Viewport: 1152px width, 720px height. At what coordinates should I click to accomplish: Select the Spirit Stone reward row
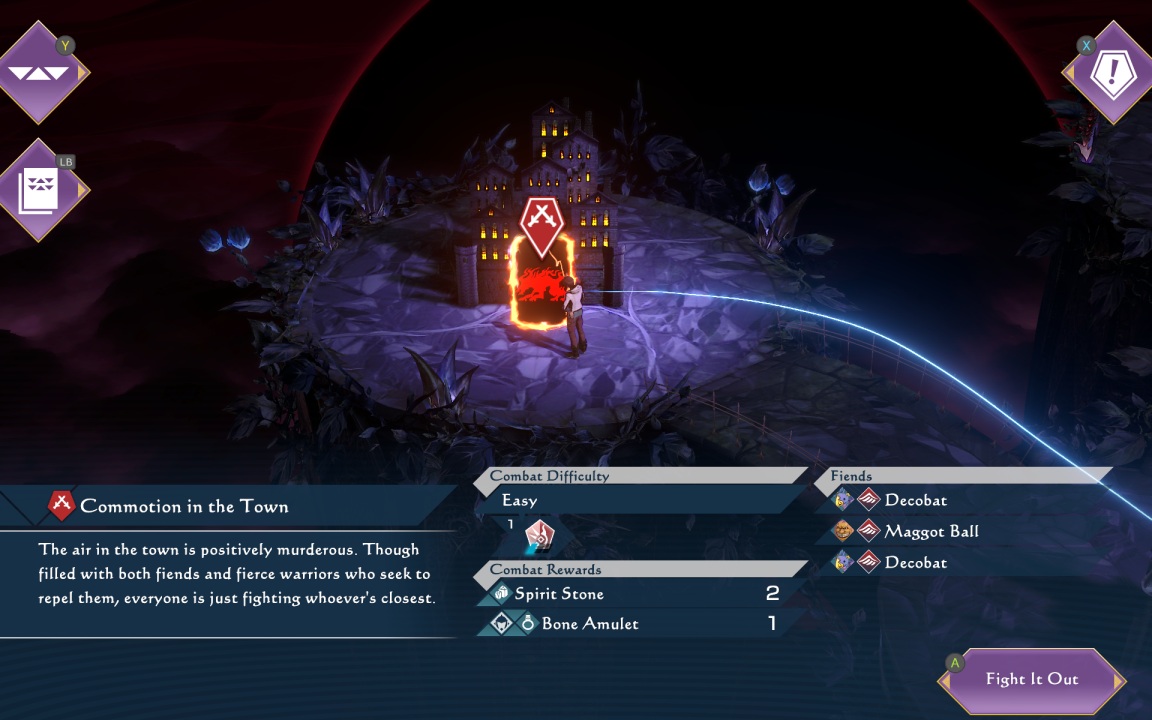[630, 594]
